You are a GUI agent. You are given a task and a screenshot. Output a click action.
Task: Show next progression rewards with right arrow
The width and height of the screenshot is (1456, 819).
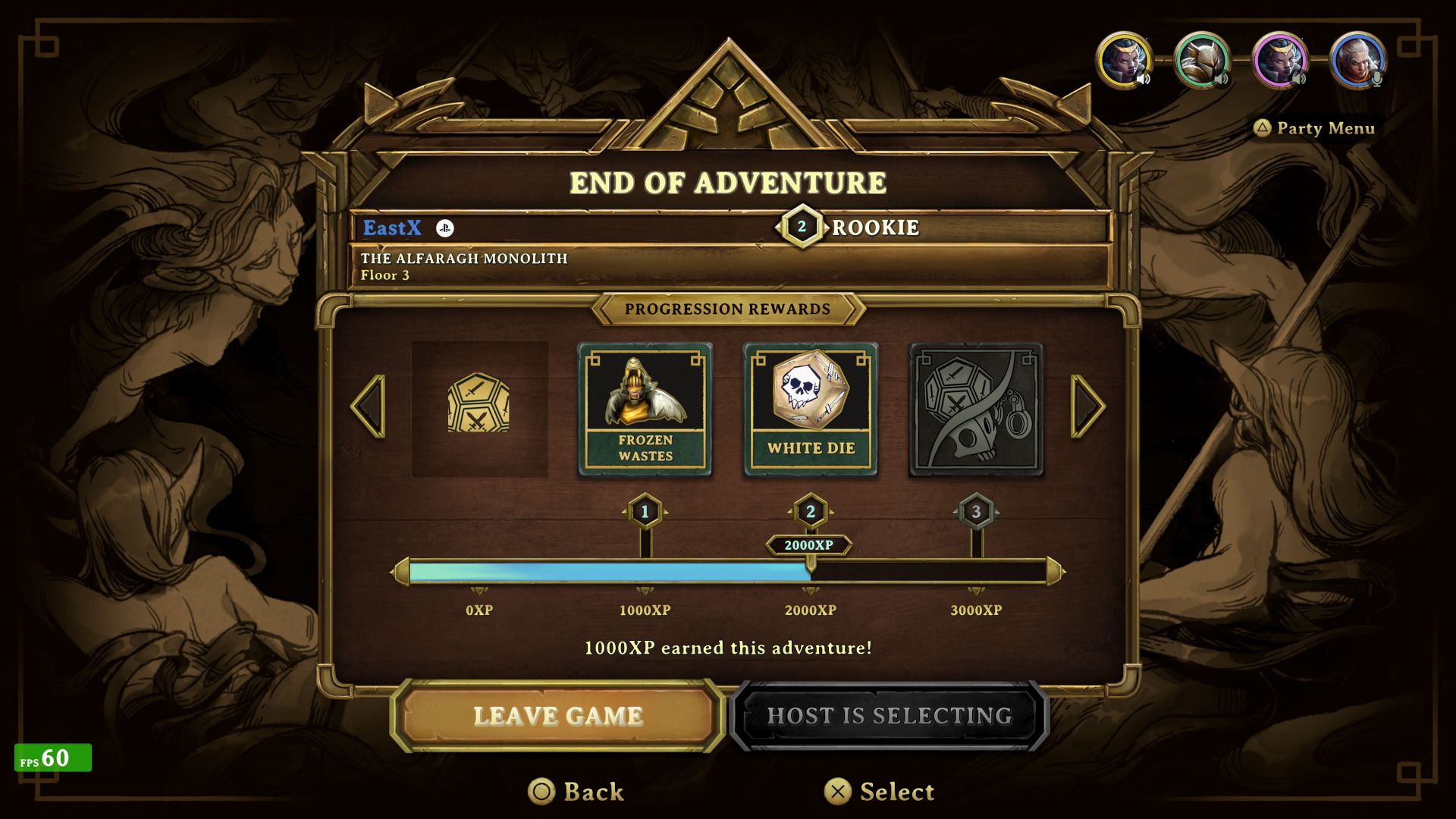pyautogui.click(x=1087, y=406)
